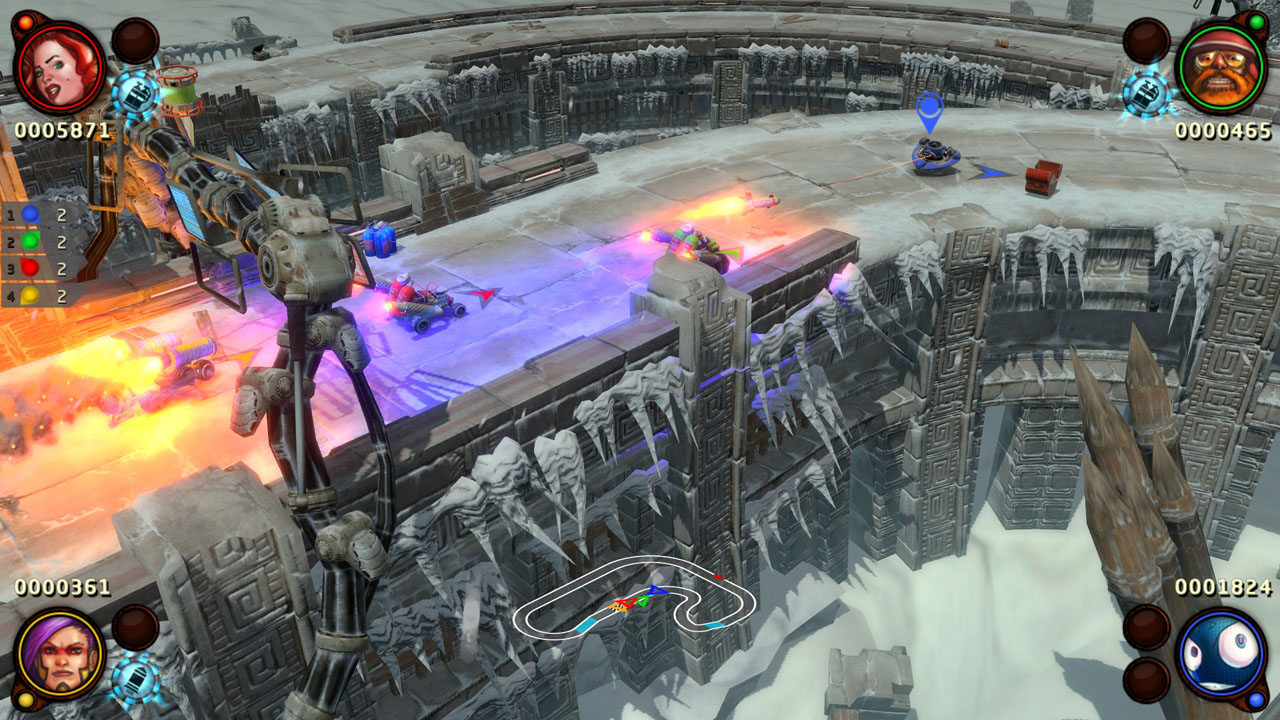Select the green marker in the standings list
This screenshot has height=720, width=1280.
[x=29, y=240]
